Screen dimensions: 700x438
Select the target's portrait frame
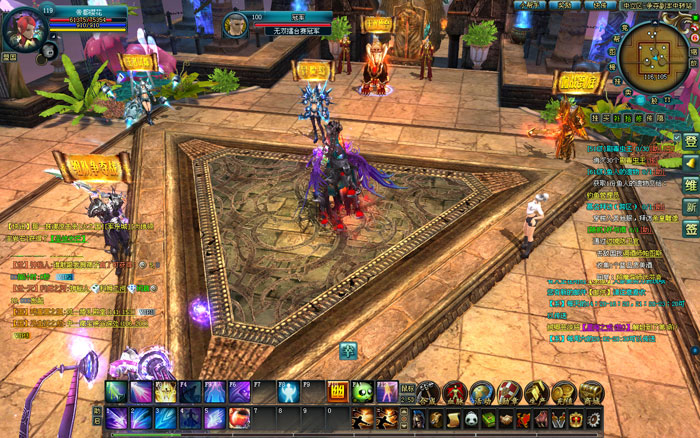(235, 25)
